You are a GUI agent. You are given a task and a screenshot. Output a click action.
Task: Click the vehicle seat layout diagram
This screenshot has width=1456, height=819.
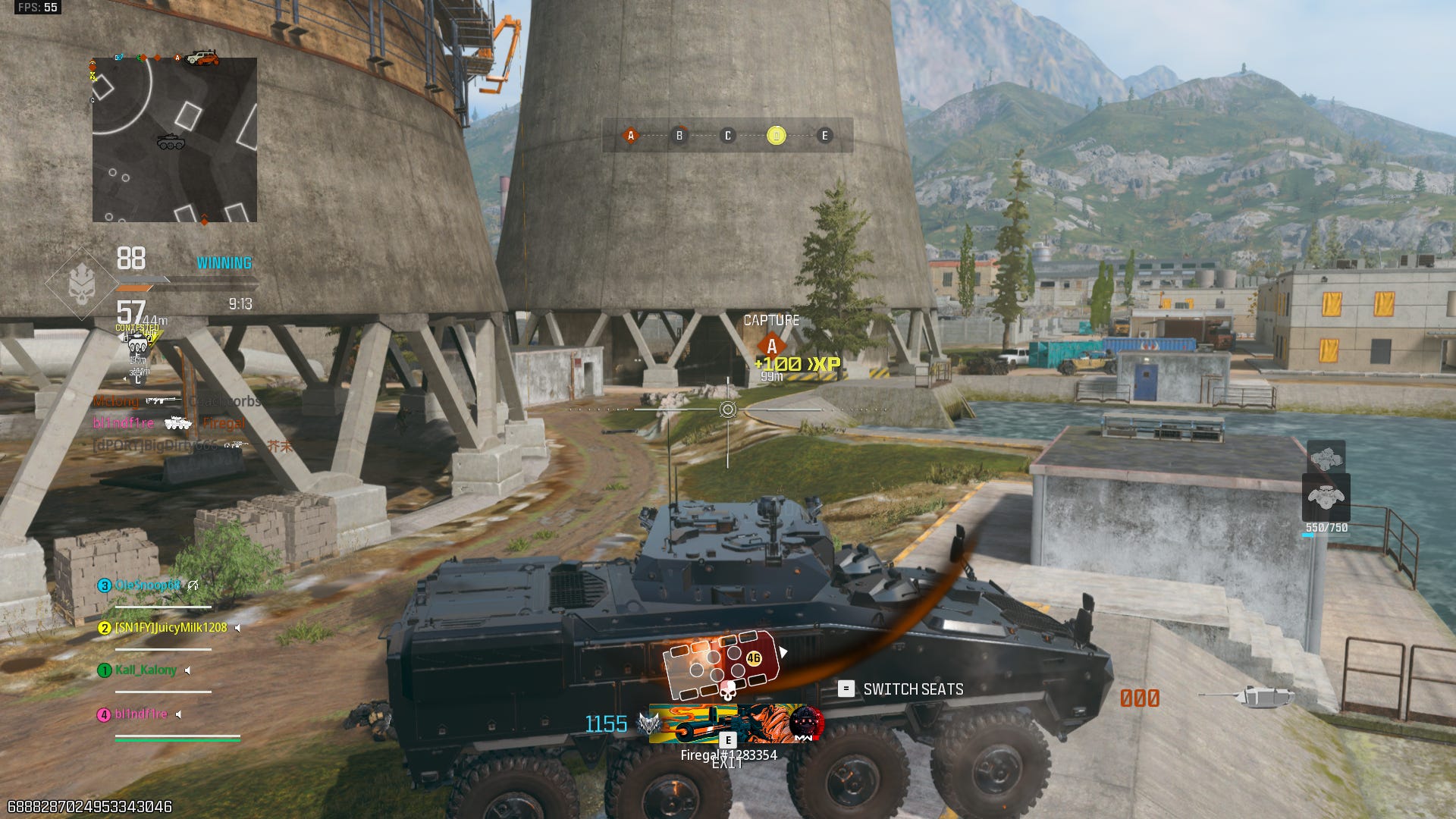[x=720, y=664]
